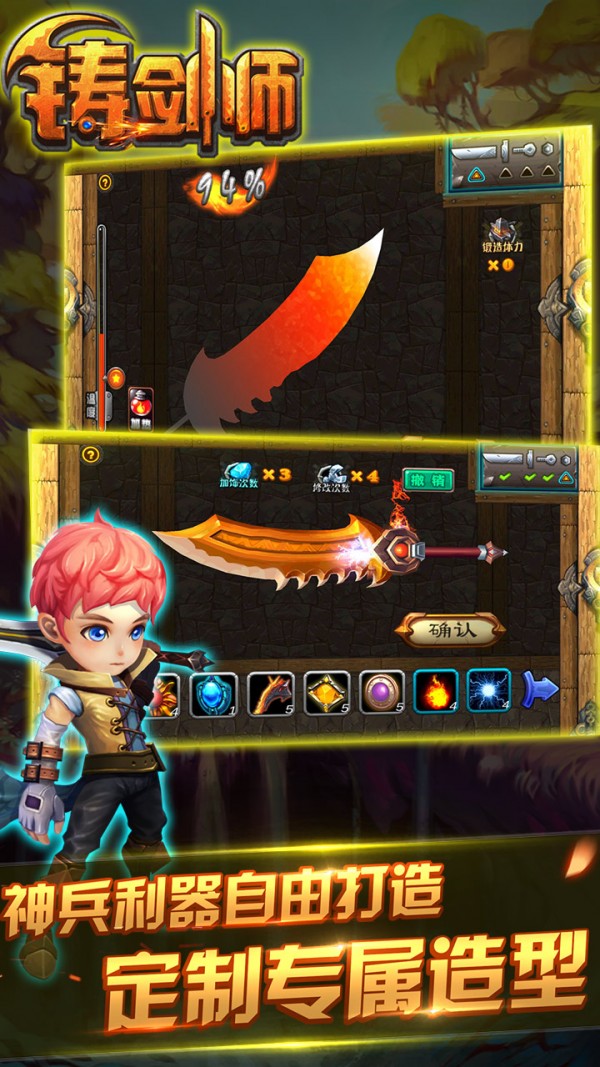This screenshot has width=600, height=1067.
Task: Tap the 锻造体力 forging stamina icon
Action: click(501, 234)
